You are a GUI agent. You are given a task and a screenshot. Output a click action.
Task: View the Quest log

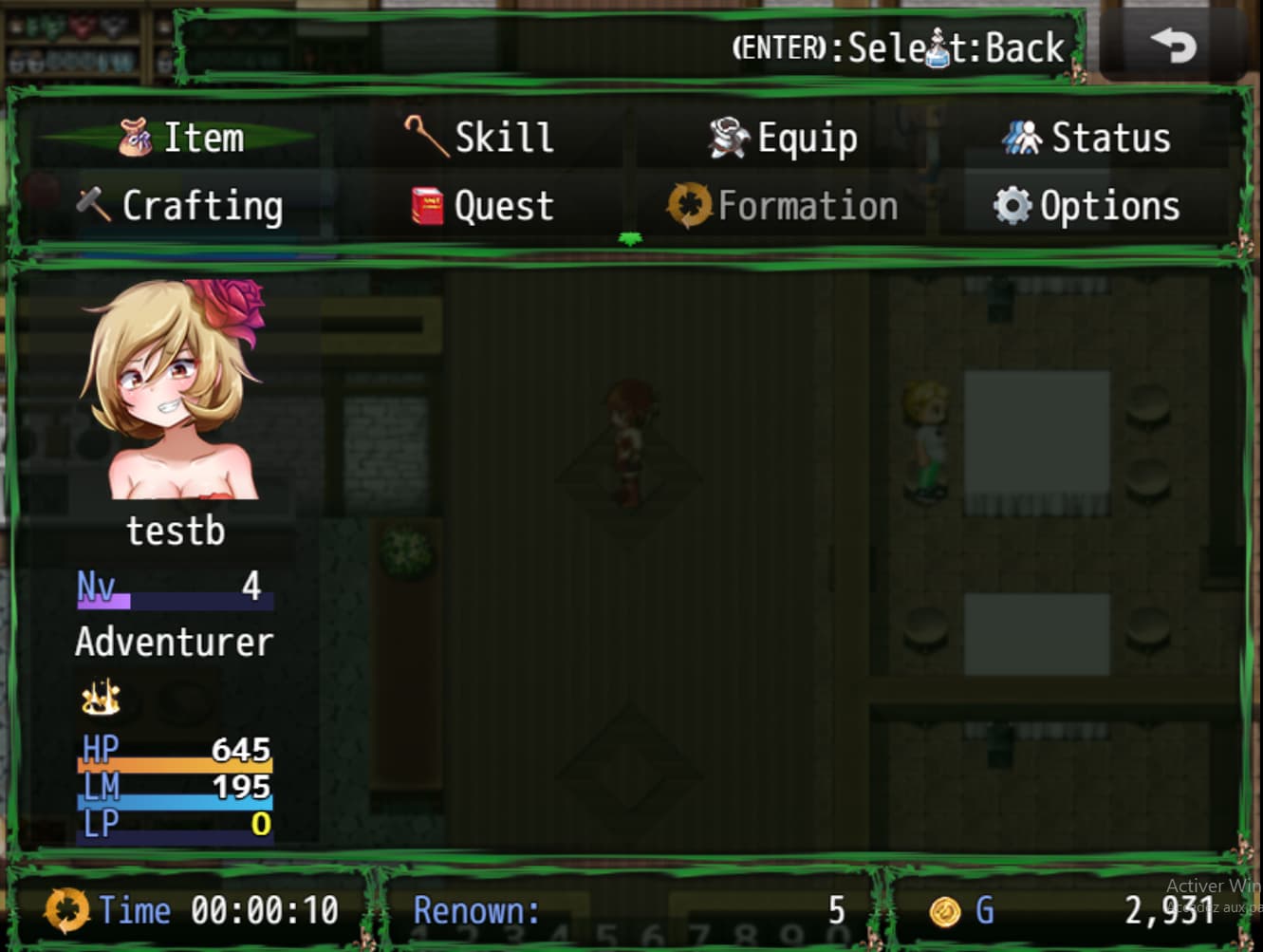pyautogui.click(x=482, y=206)
